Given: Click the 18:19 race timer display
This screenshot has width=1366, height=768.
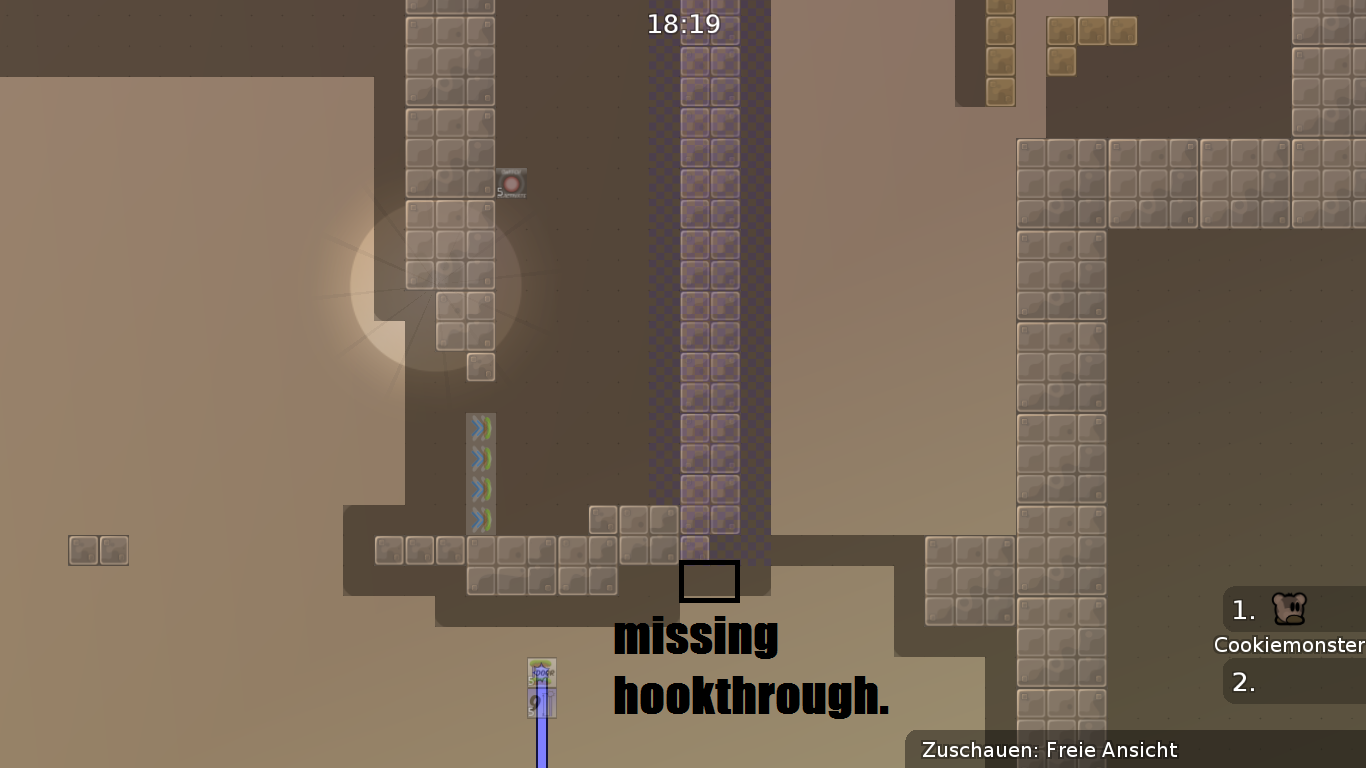Looking at the screenshot, I should click(x=684, y=23).
